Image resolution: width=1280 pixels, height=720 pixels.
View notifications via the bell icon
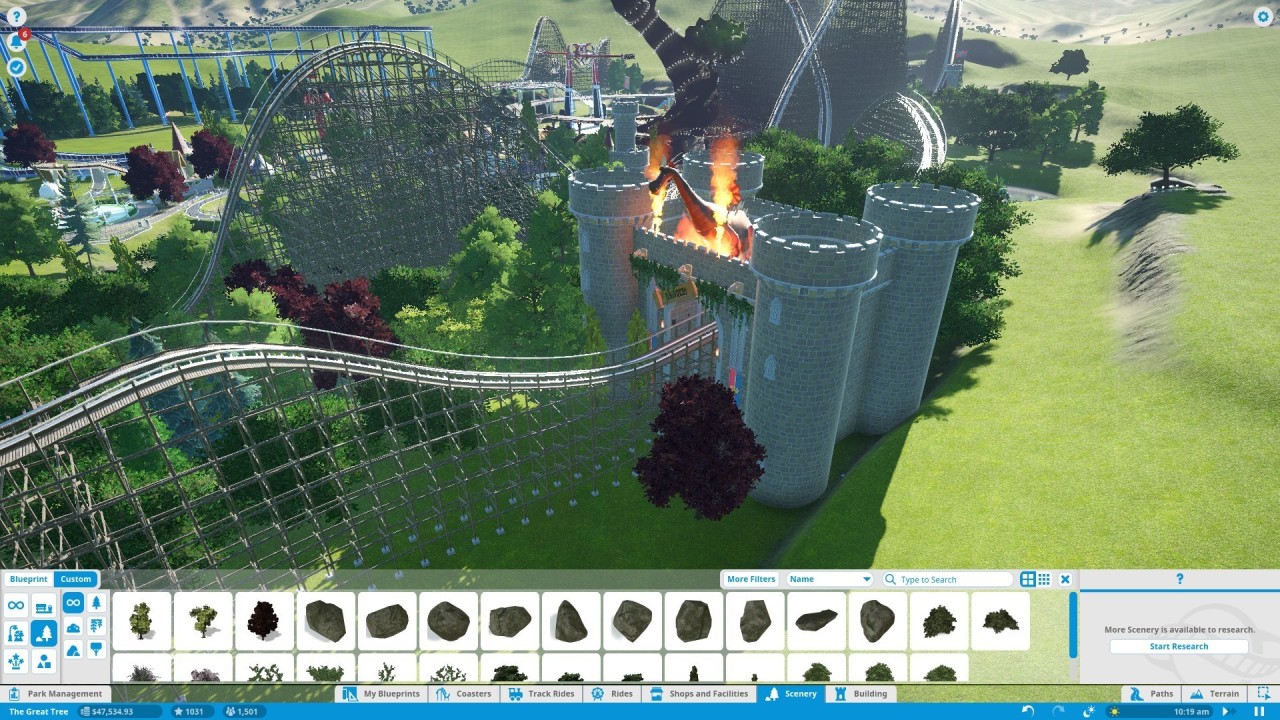pos(16,42)
